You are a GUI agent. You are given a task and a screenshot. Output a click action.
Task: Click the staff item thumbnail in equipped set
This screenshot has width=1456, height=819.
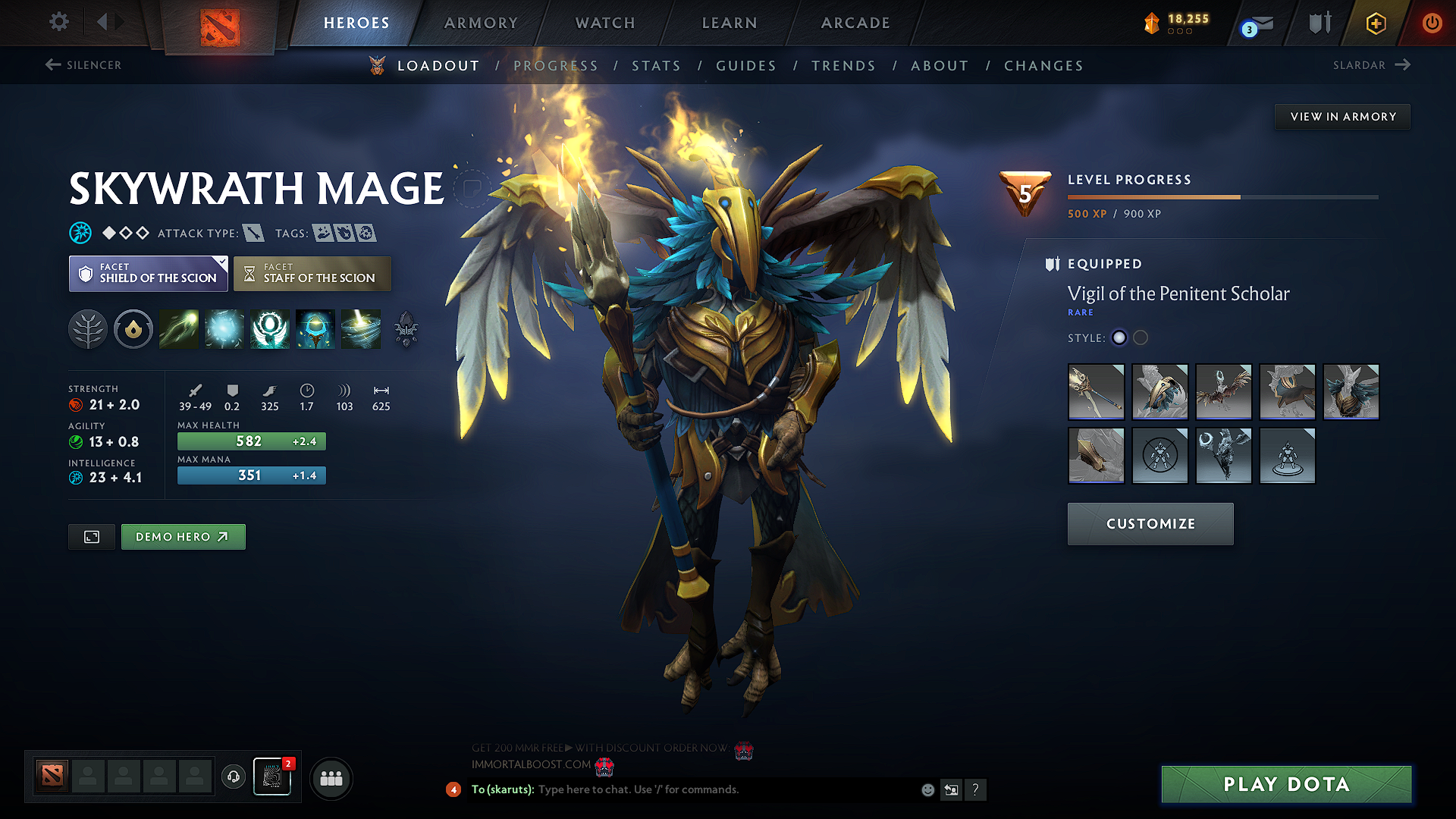(x=1096, y=392)
